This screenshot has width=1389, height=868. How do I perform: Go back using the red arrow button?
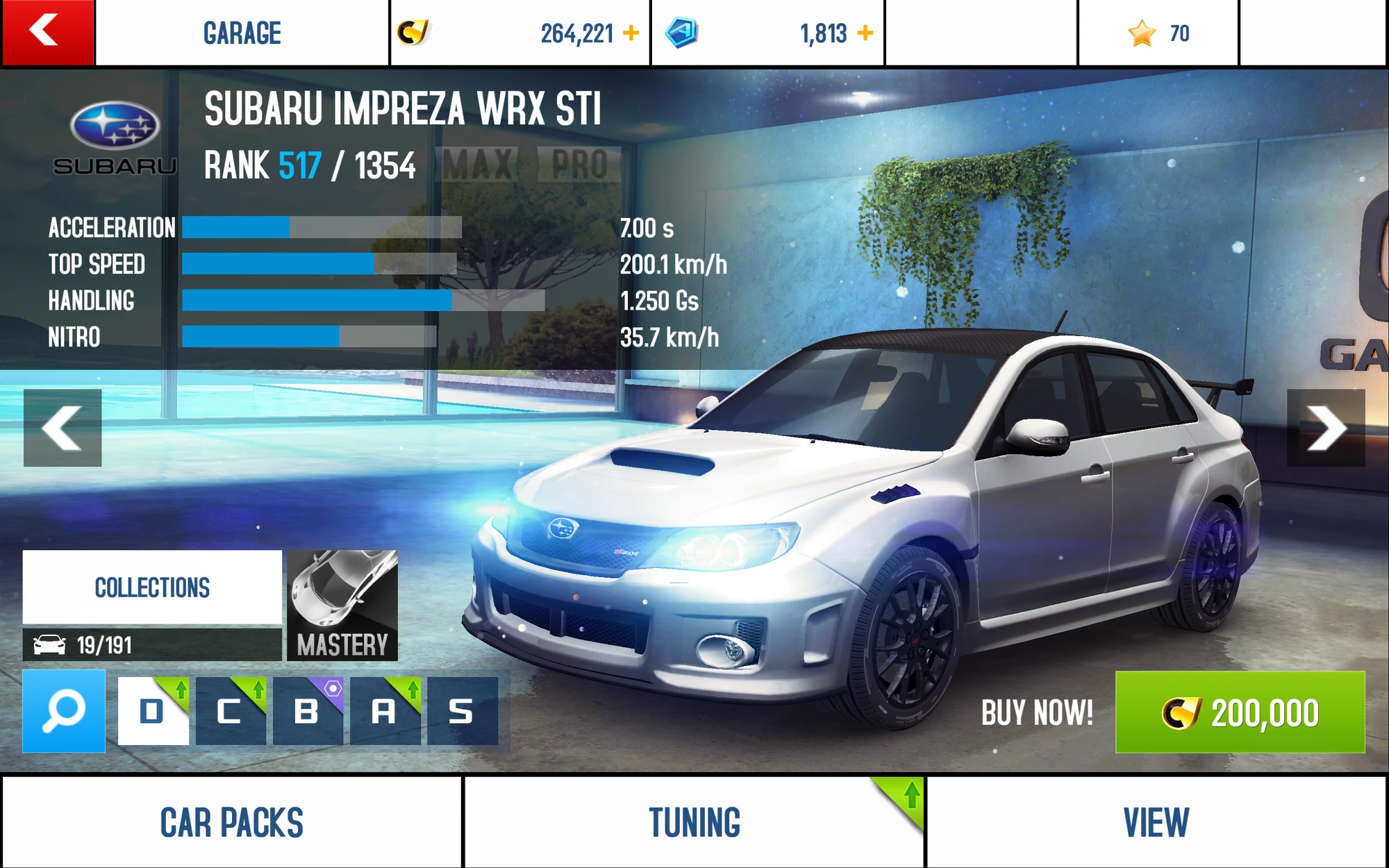(47, 33)
